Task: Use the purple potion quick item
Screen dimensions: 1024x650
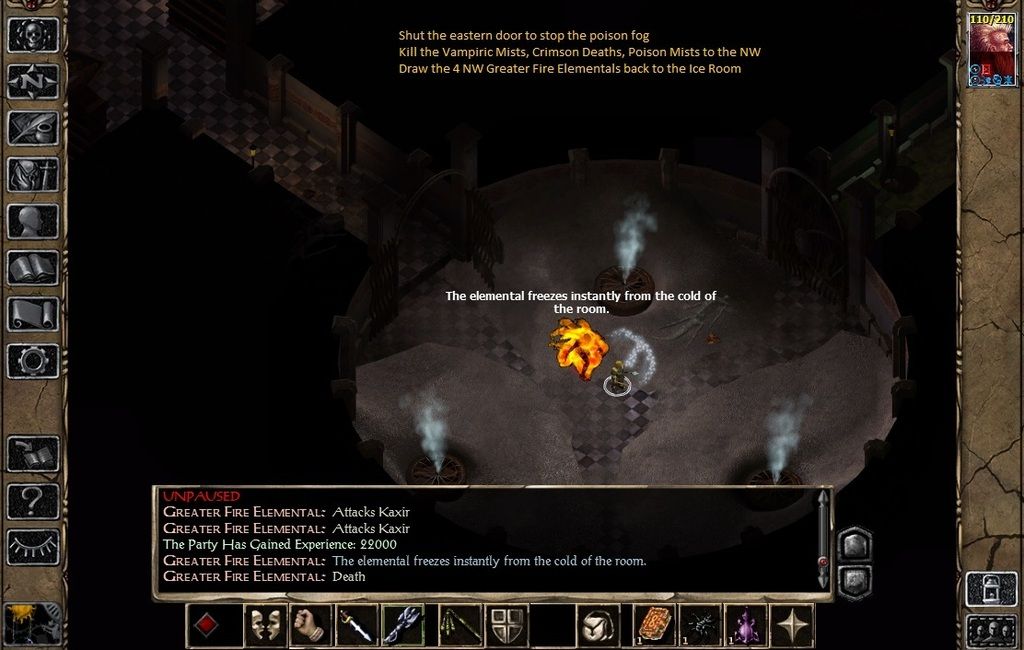Action: 746,625
